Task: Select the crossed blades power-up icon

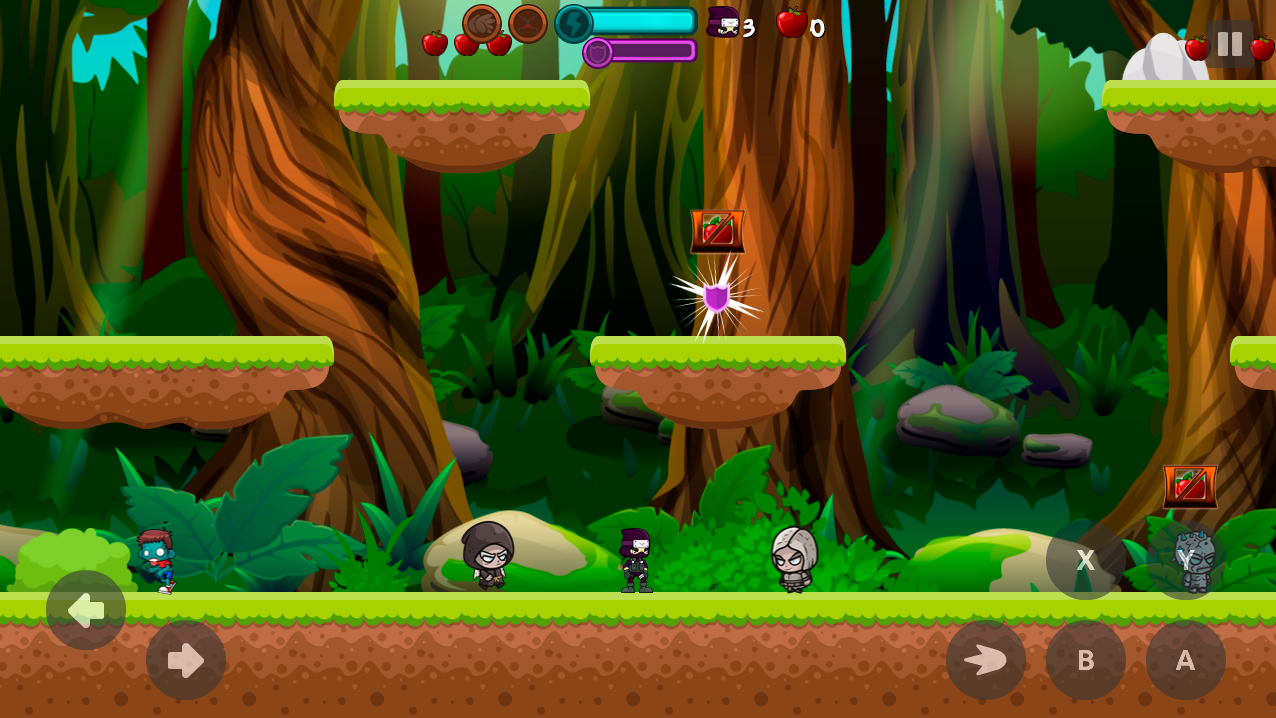Action: [528, 24]
